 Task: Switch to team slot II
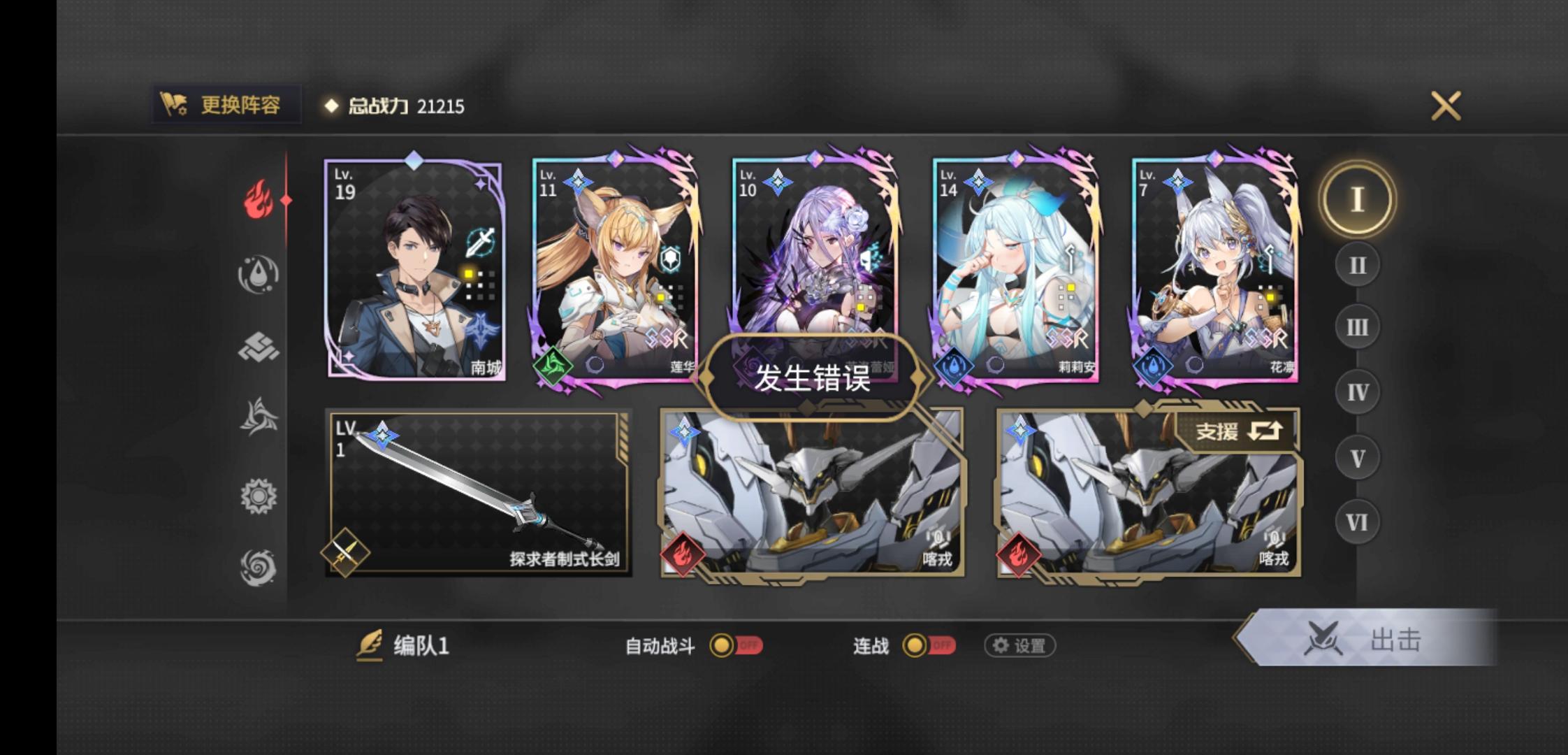point(1357,264)
